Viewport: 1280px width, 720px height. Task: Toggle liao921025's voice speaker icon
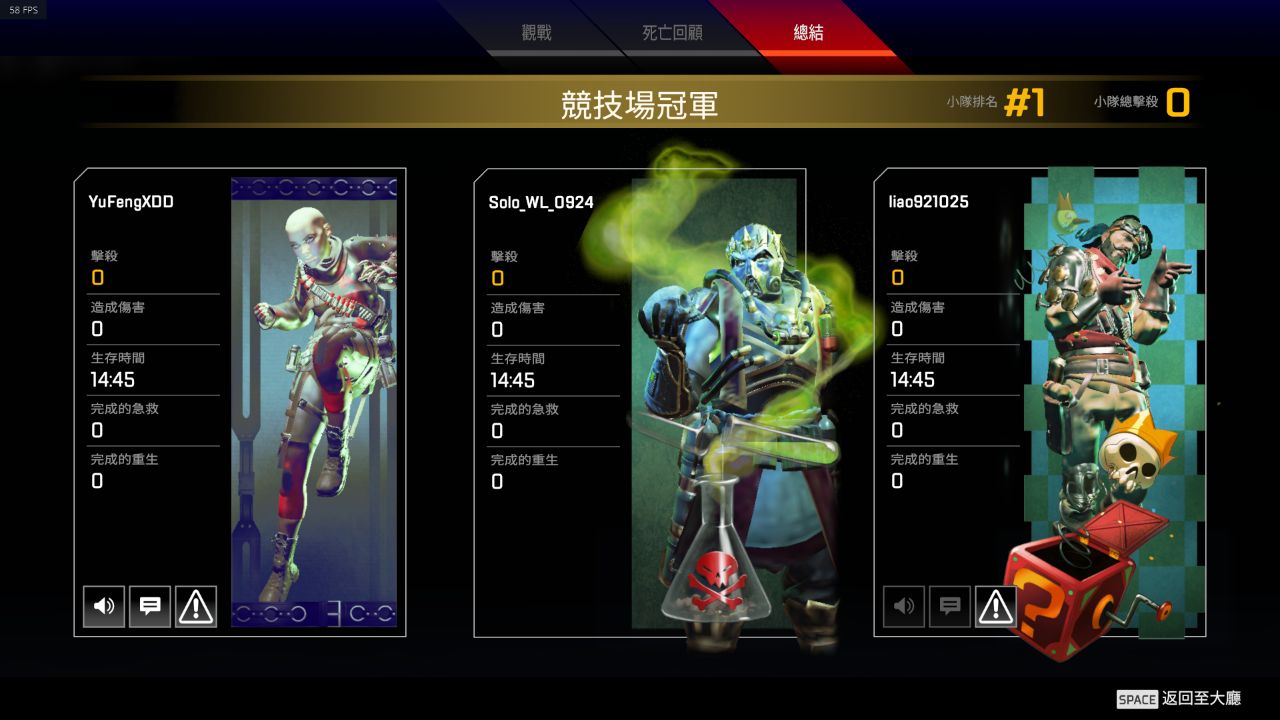click(x=904, y=606)
